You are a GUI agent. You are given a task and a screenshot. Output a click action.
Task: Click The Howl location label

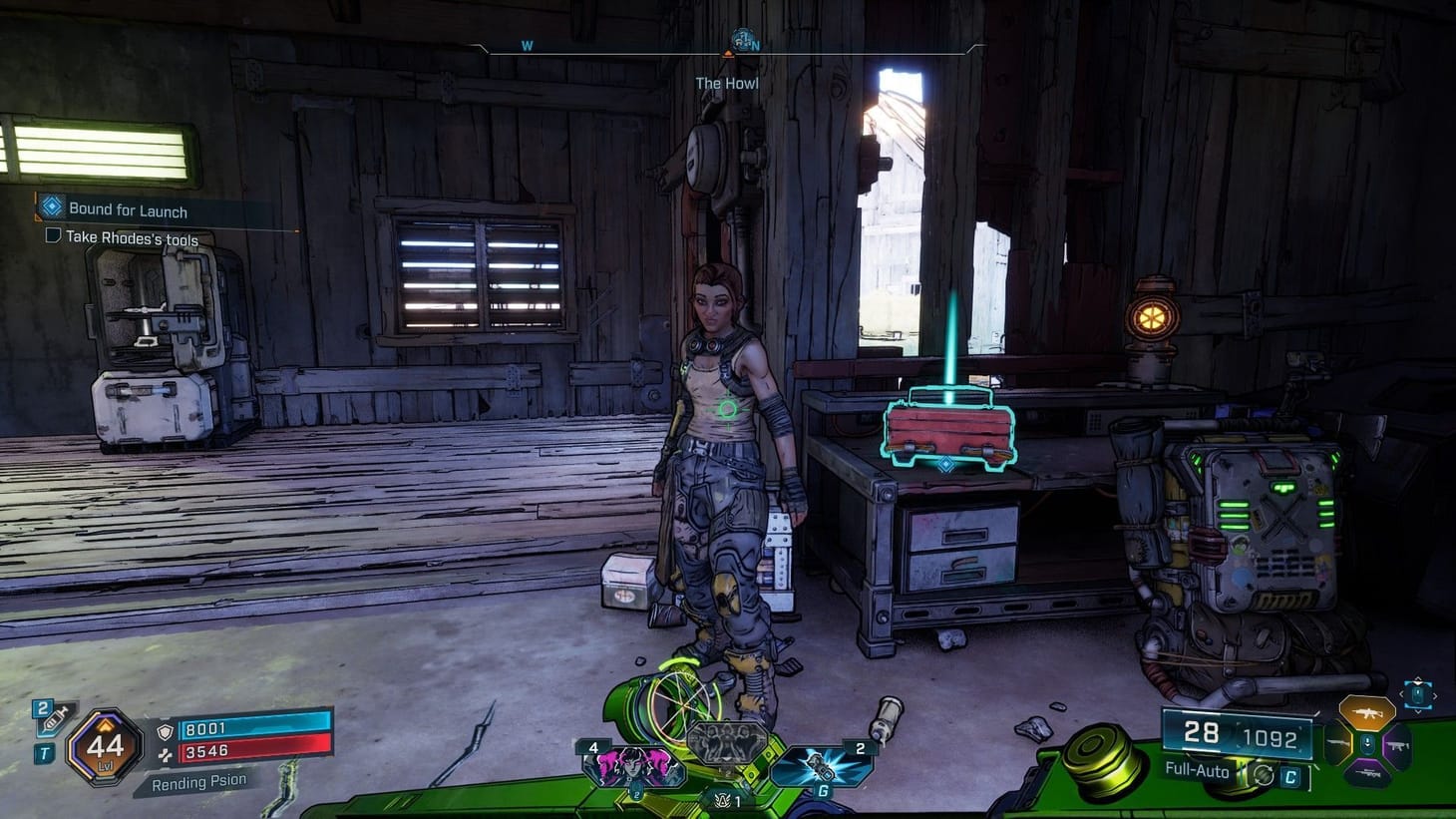pos(727,83)
